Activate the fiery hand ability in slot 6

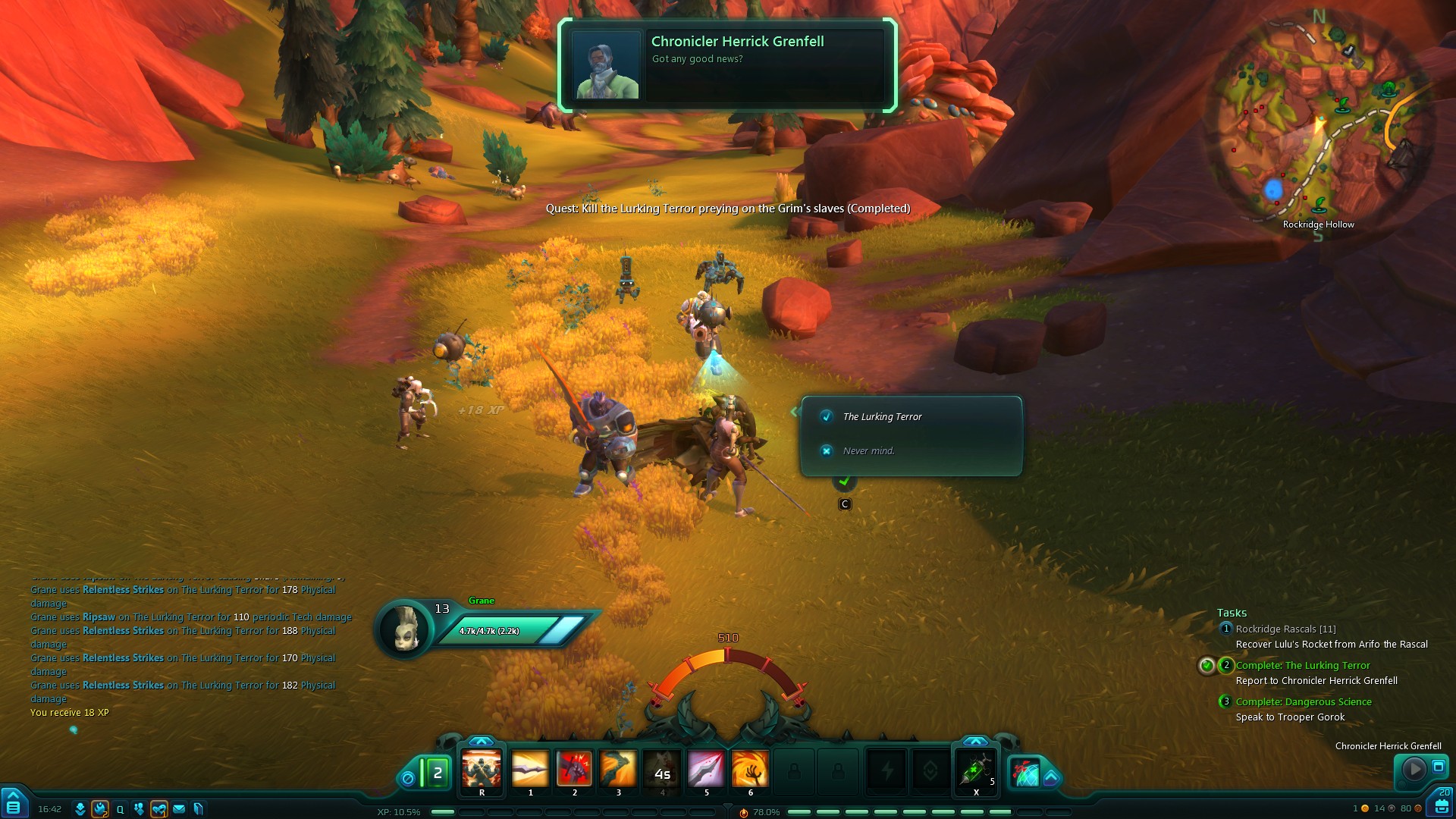(750, 770)
